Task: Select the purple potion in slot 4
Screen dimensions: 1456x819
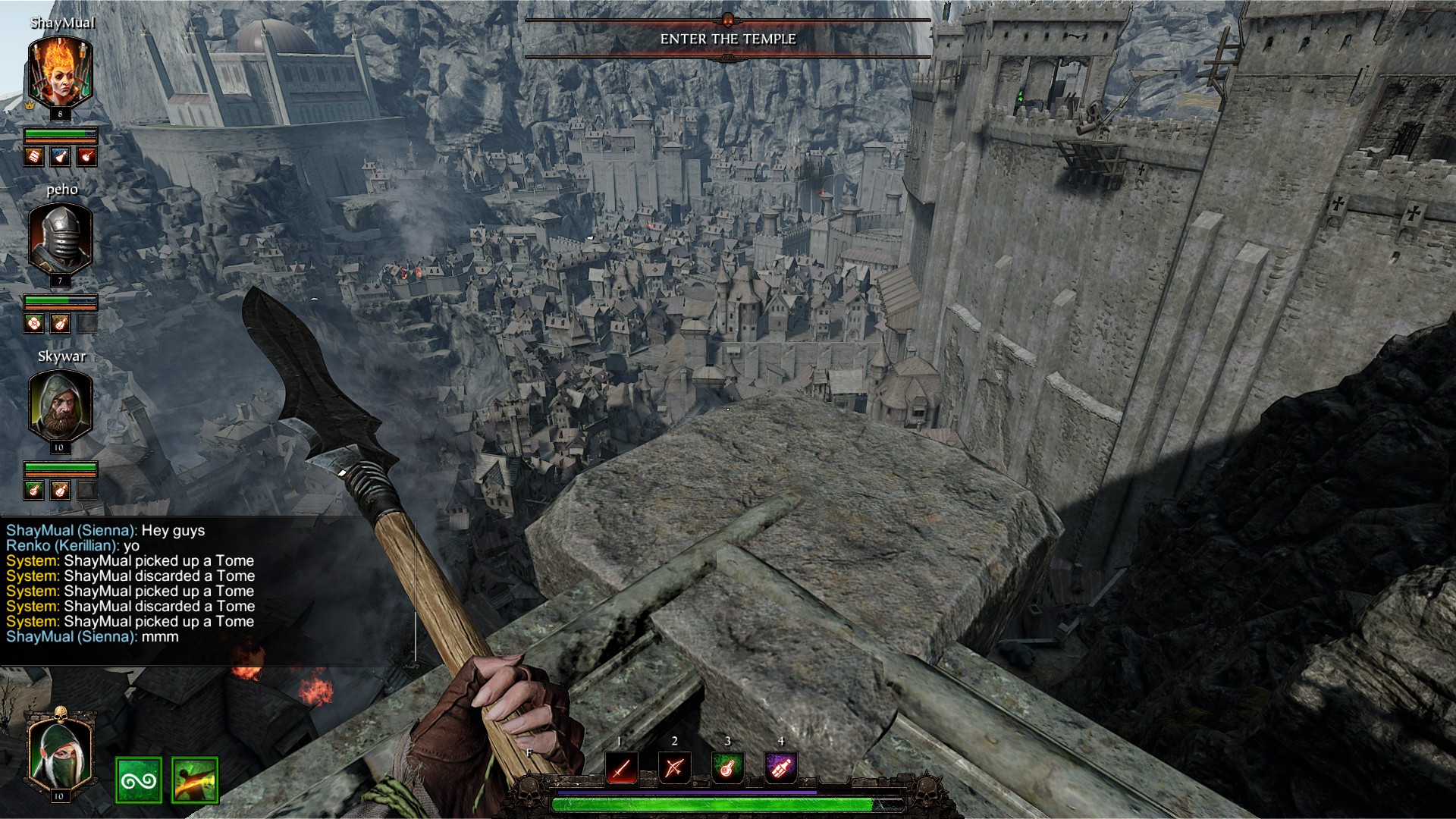Action: pos(780,768)
